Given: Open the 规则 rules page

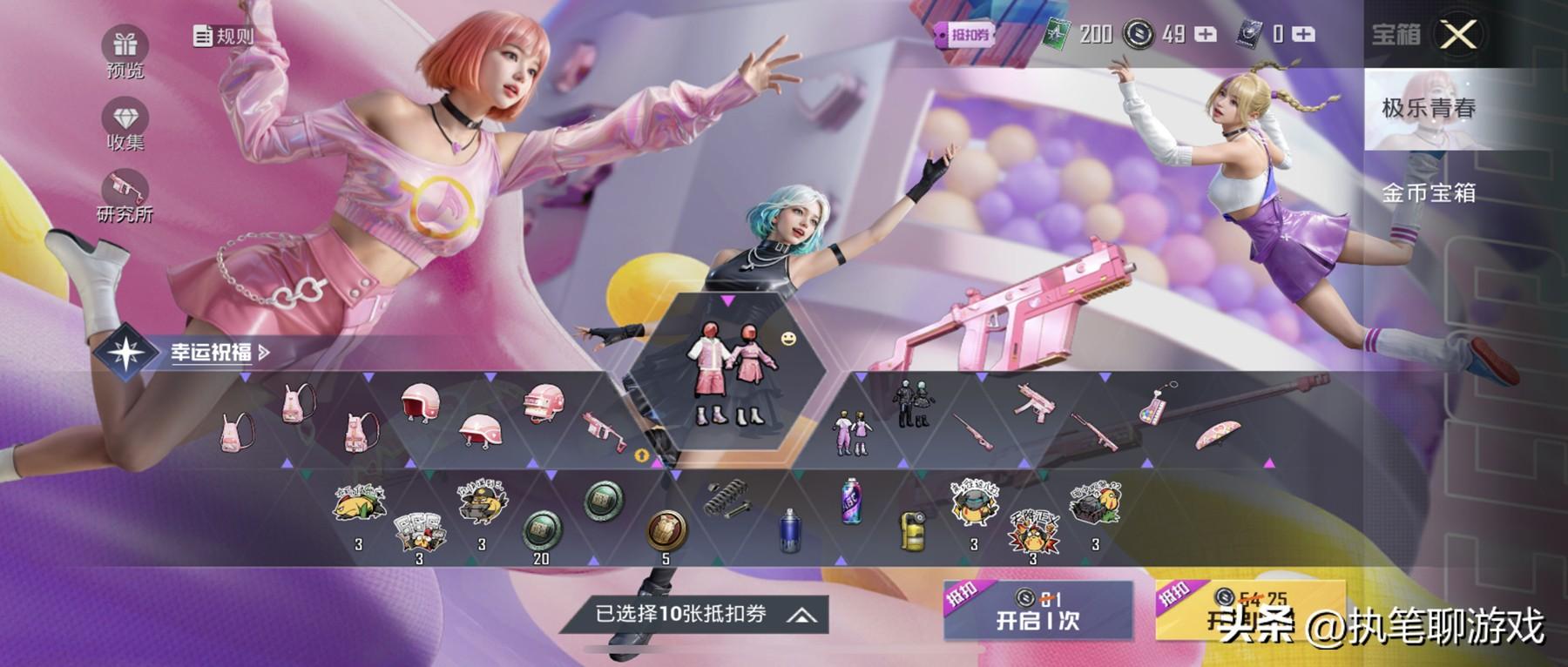Looking at the screenshot, I should tap(223, 36).
